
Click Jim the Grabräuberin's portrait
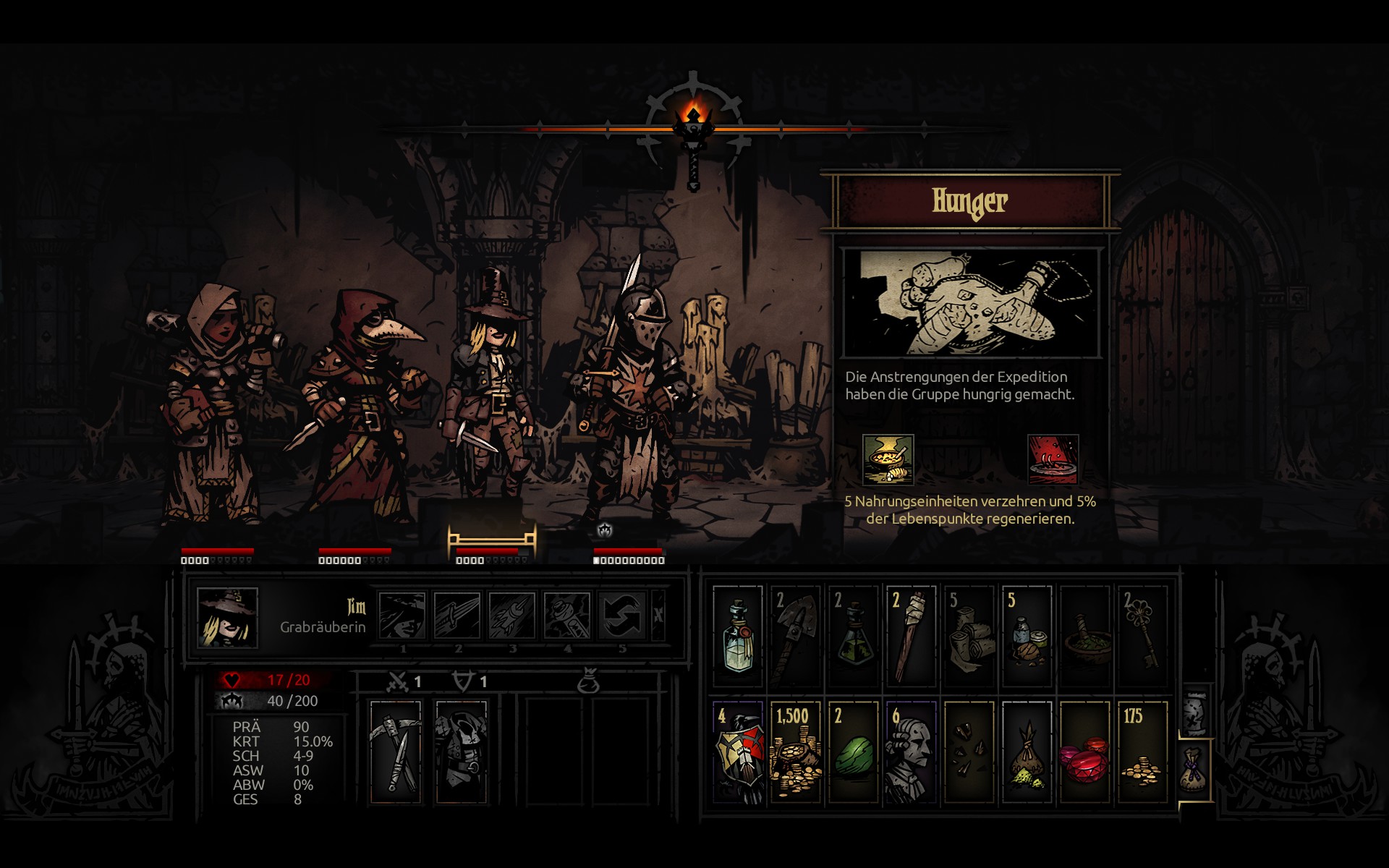click(x=227, y=617)
